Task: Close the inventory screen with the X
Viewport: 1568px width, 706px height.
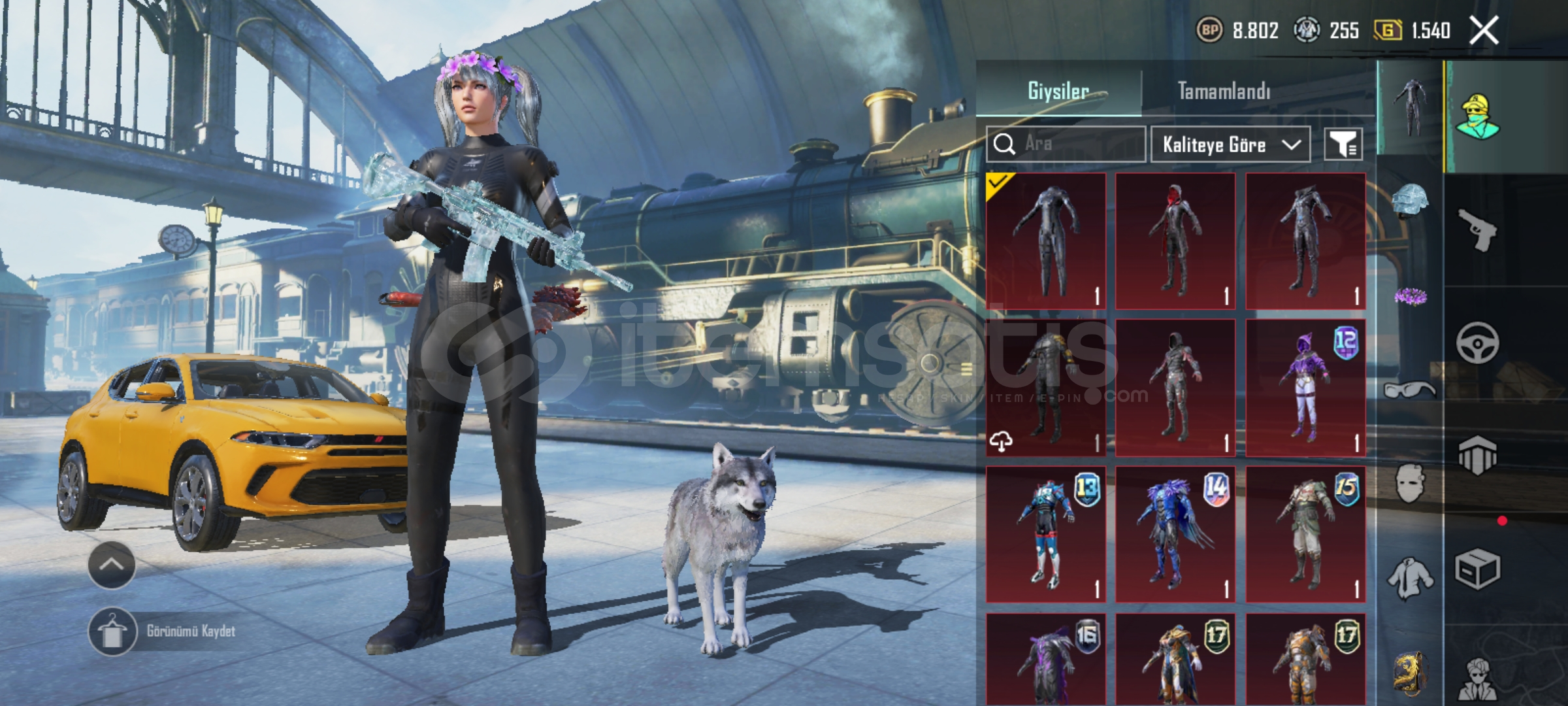Action: click(x=1484, y=30)
